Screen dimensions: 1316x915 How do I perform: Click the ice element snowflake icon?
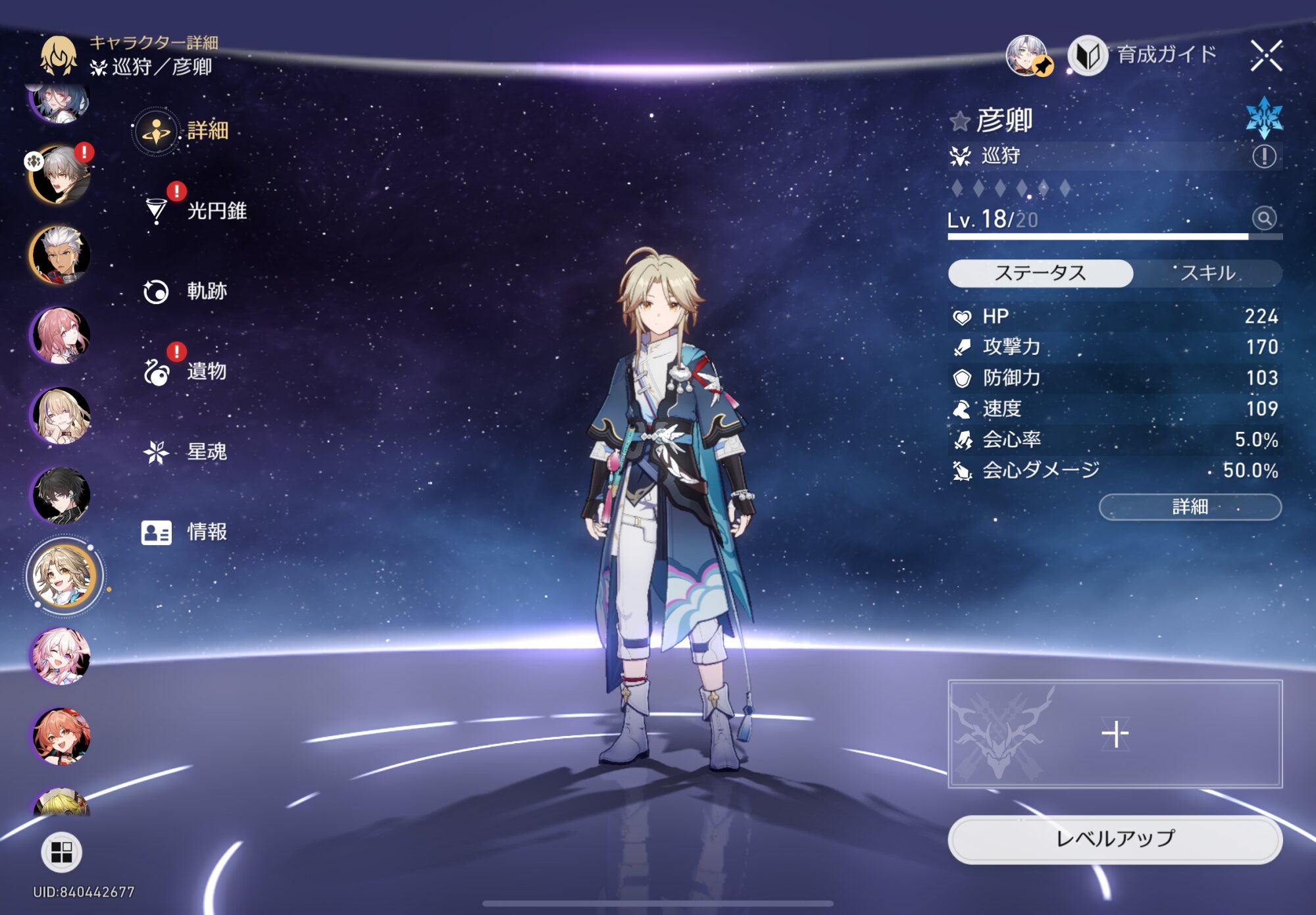click(x=1263, y=117)
